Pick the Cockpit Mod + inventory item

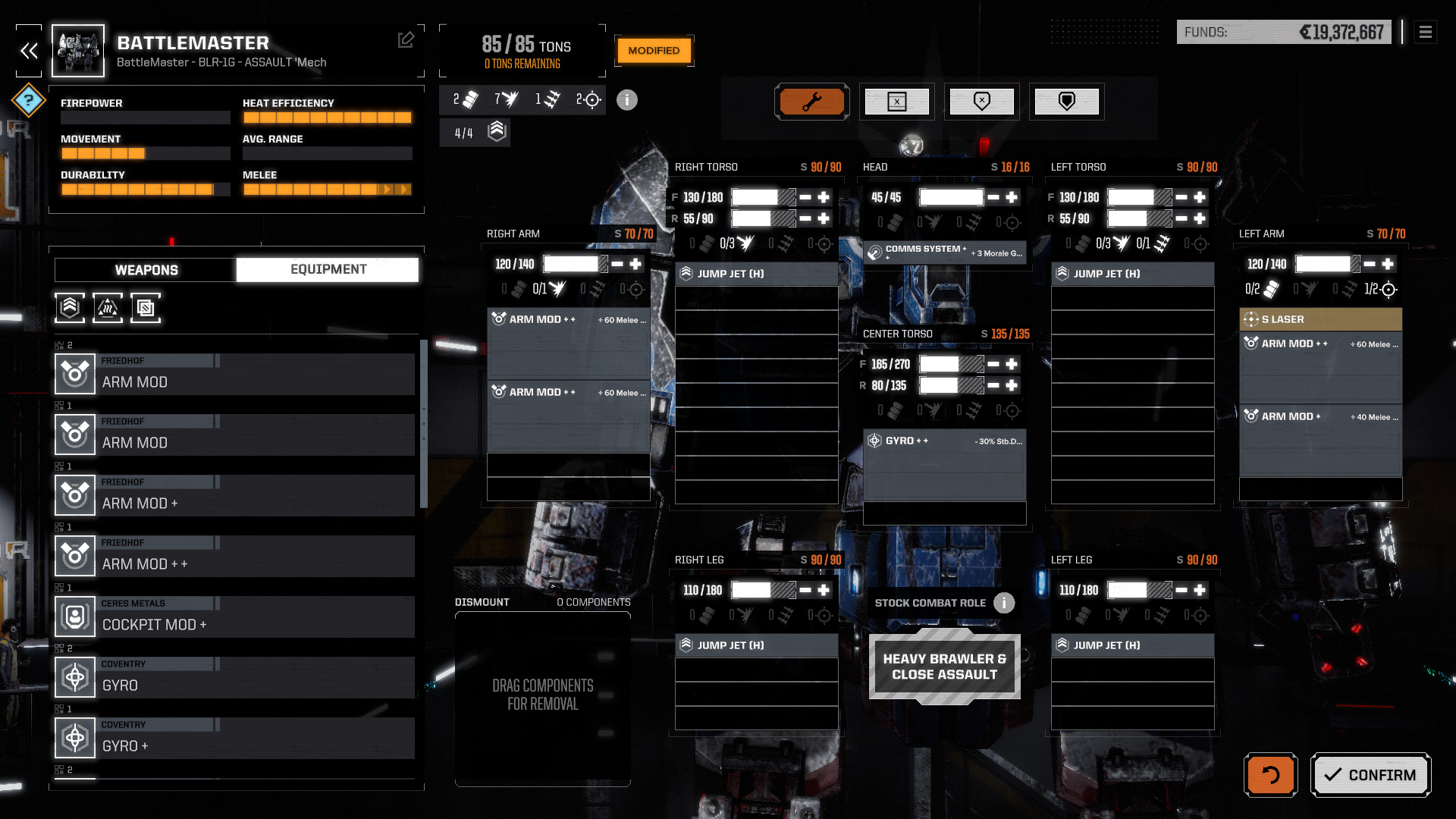click(235, 617)
